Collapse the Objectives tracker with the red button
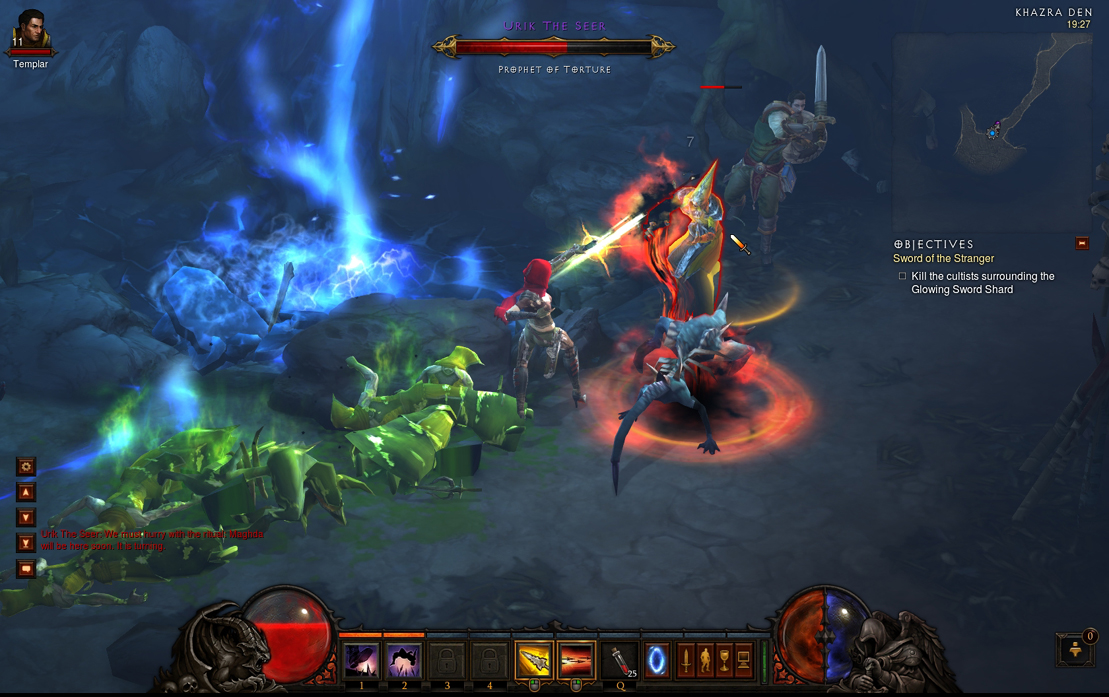The image size is (1109, 697). (x=1081, y=243)
